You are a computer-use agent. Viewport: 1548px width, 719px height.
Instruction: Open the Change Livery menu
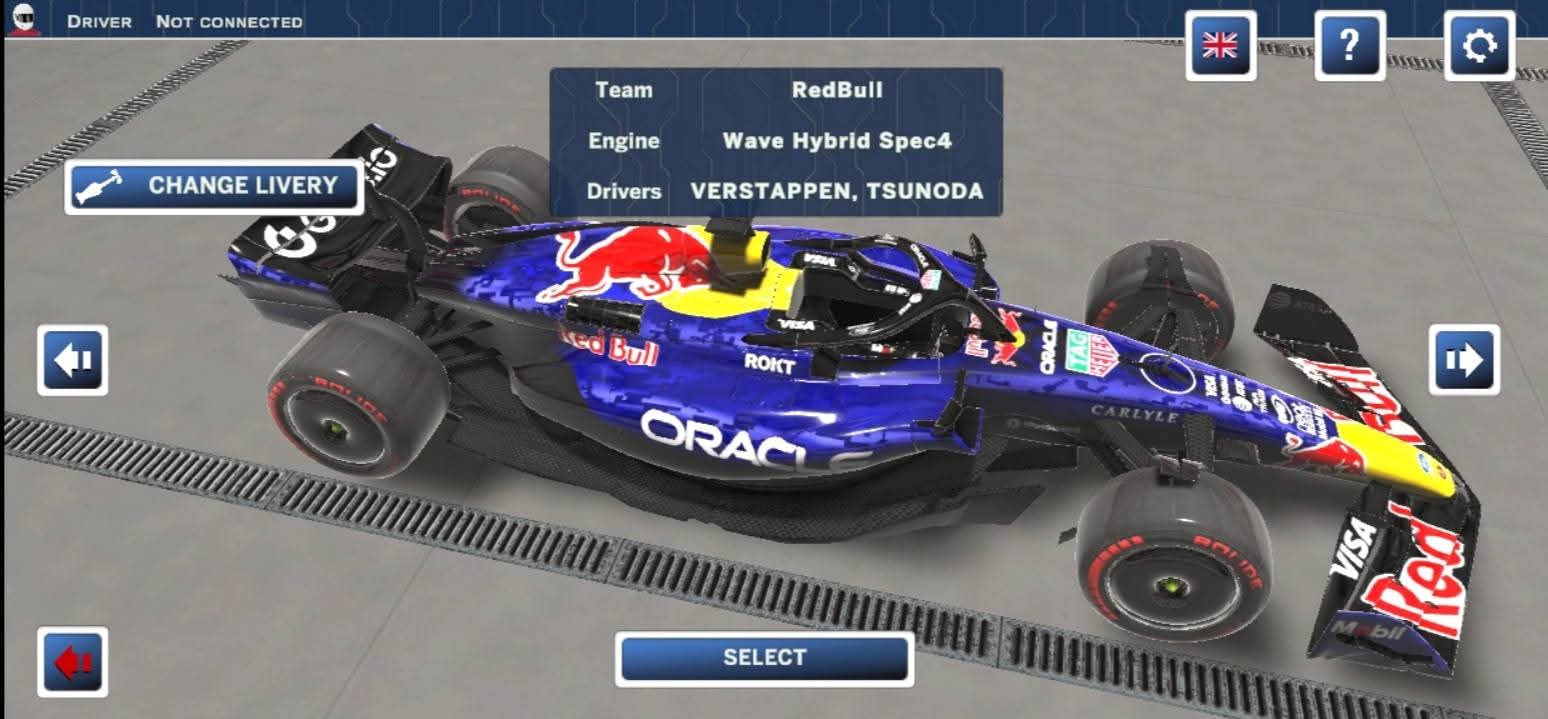click(214, 186)
